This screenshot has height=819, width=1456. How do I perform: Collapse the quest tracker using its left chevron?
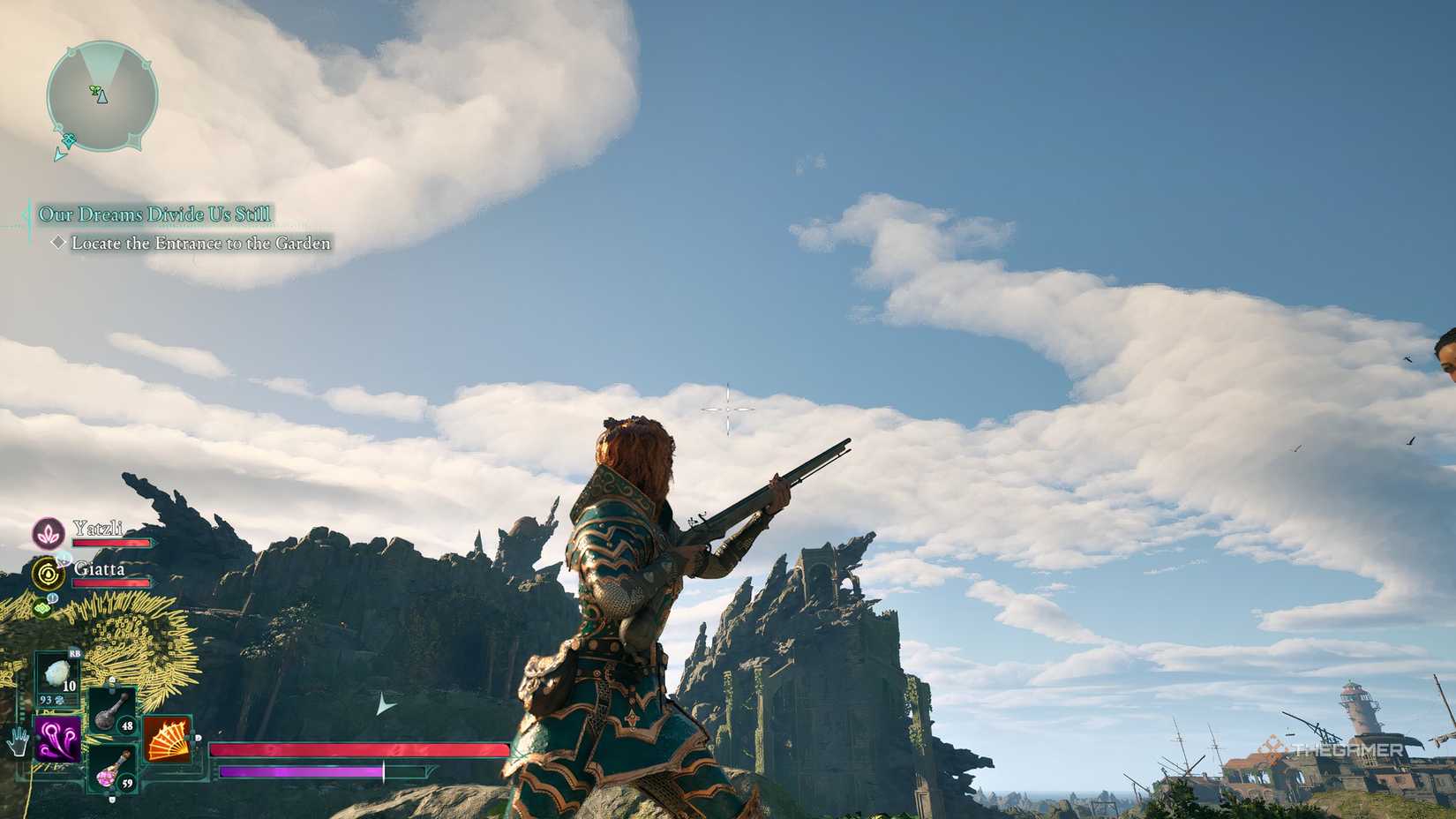coord(26,213)
